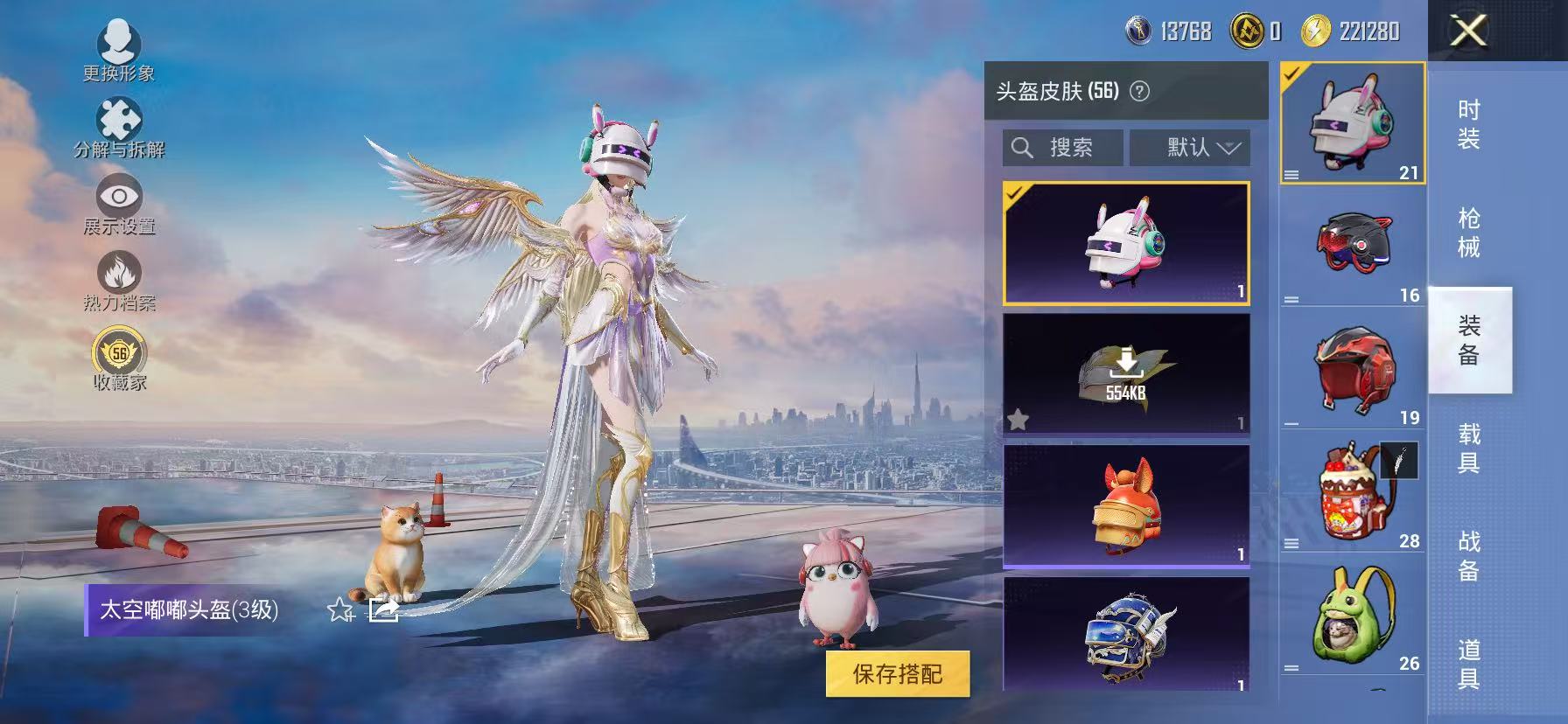
Task: Open the 默认 sorting dropdown
Action: pos(1191,147)
